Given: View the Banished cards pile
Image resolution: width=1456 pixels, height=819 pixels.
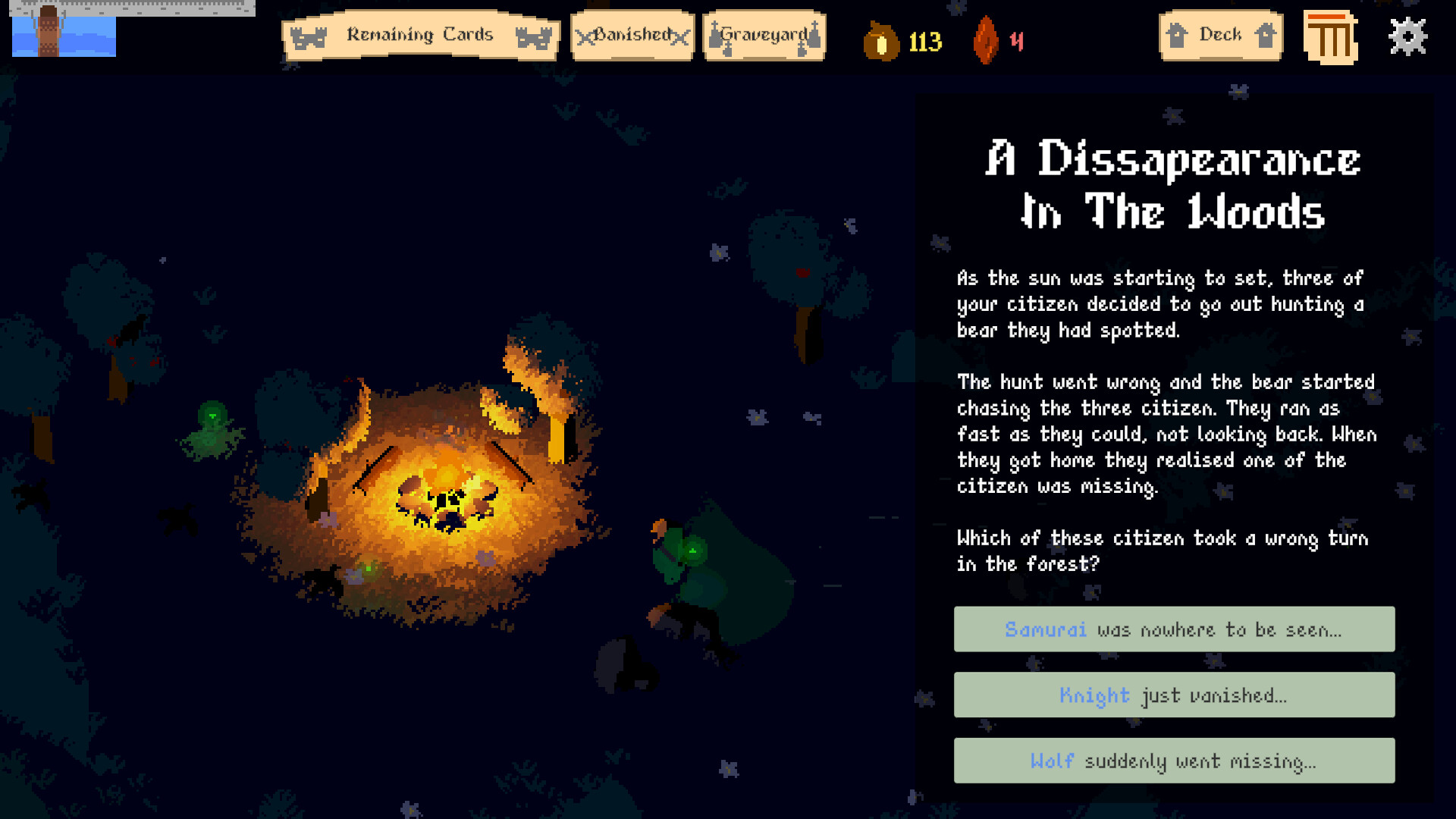Looking at the screenshot, I should click(x=632, y=36).
